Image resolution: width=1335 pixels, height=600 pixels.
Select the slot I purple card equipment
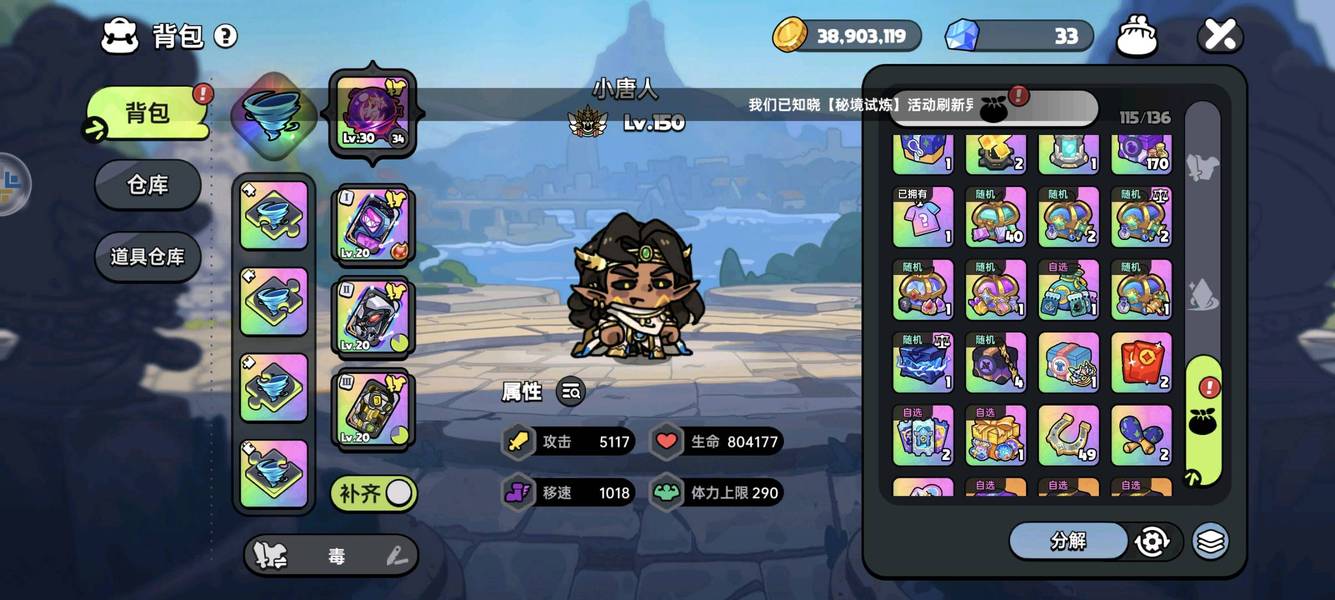tap(372, 223)
